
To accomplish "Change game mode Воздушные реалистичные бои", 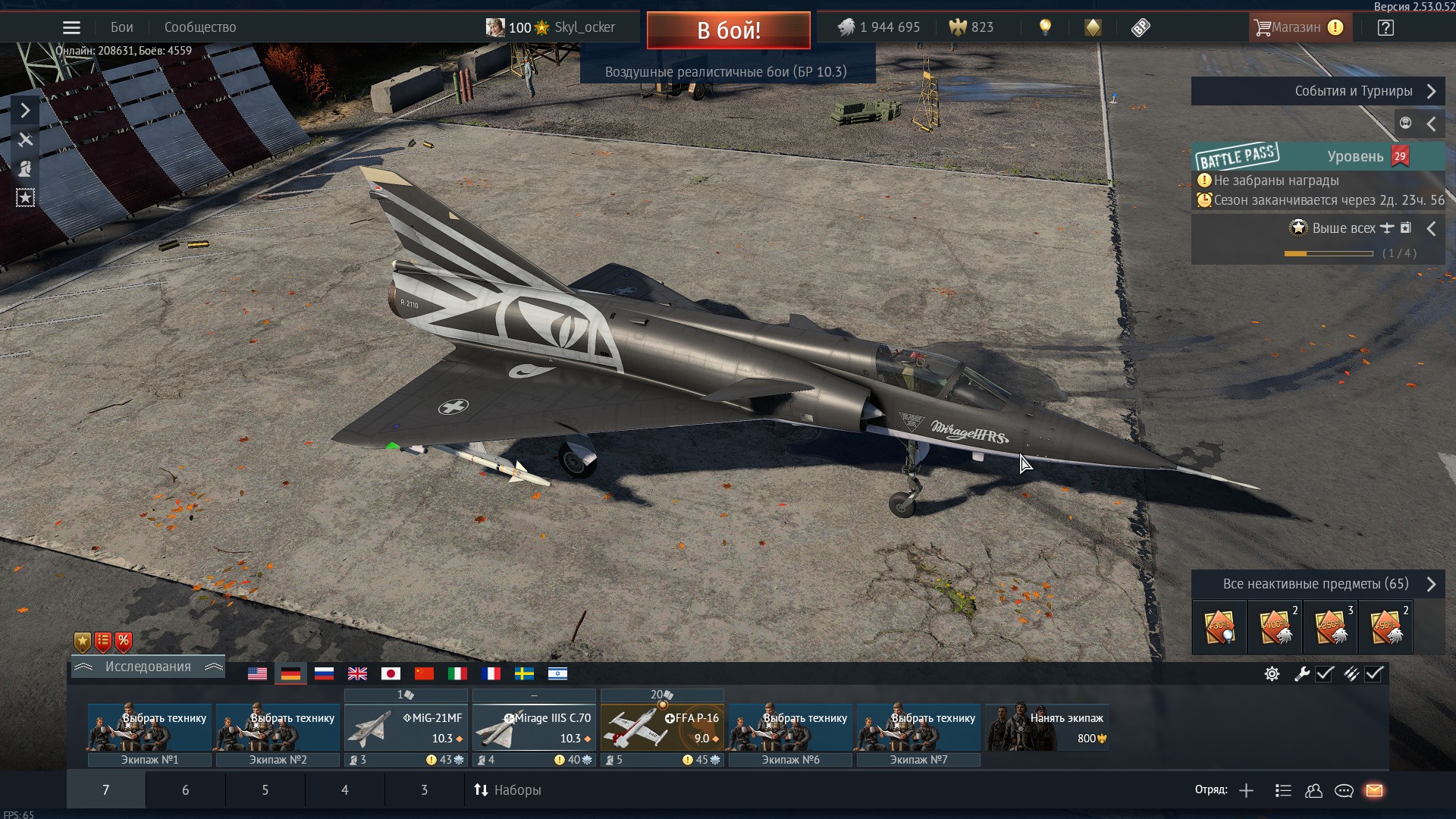I will click(726, 72).
